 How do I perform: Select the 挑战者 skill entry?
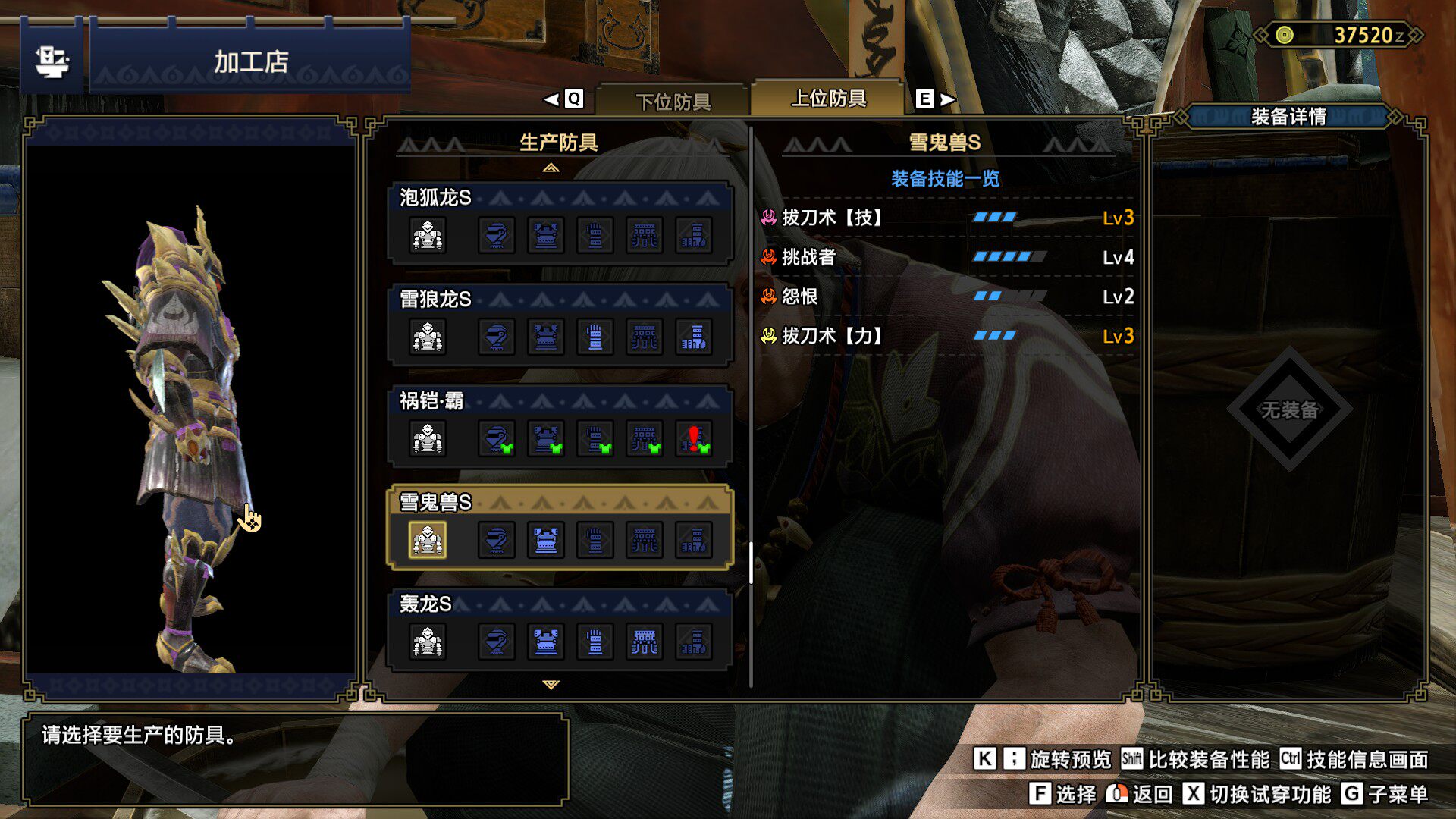946,258
